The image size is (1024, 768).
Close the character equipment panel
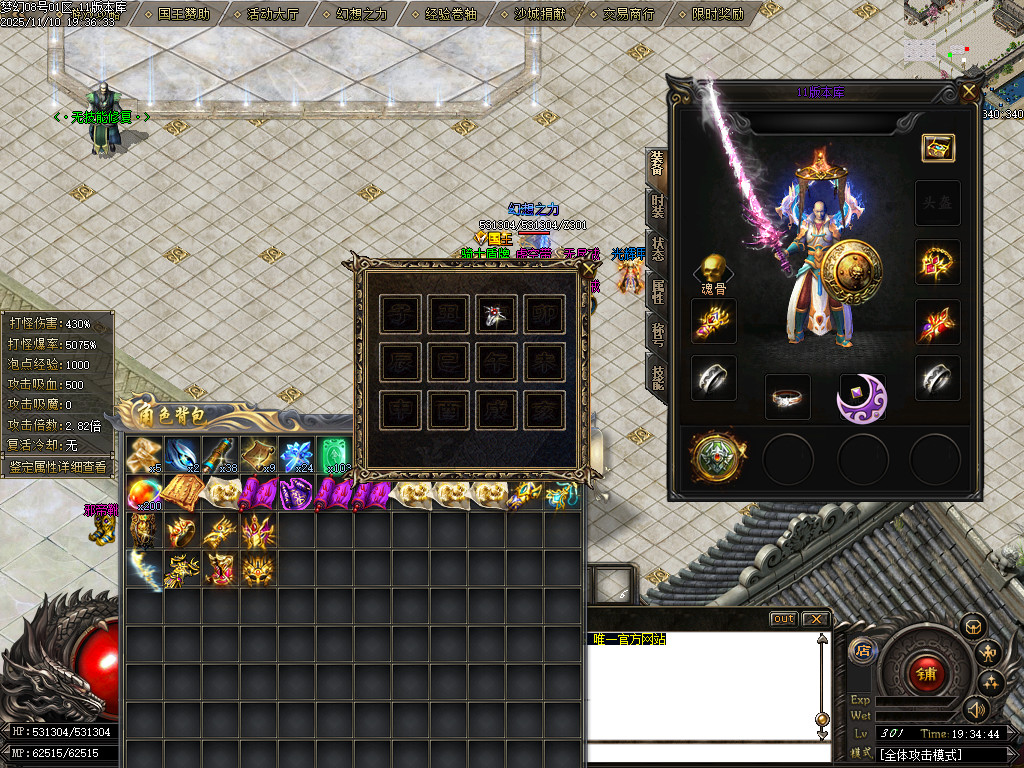pos(968,92)
